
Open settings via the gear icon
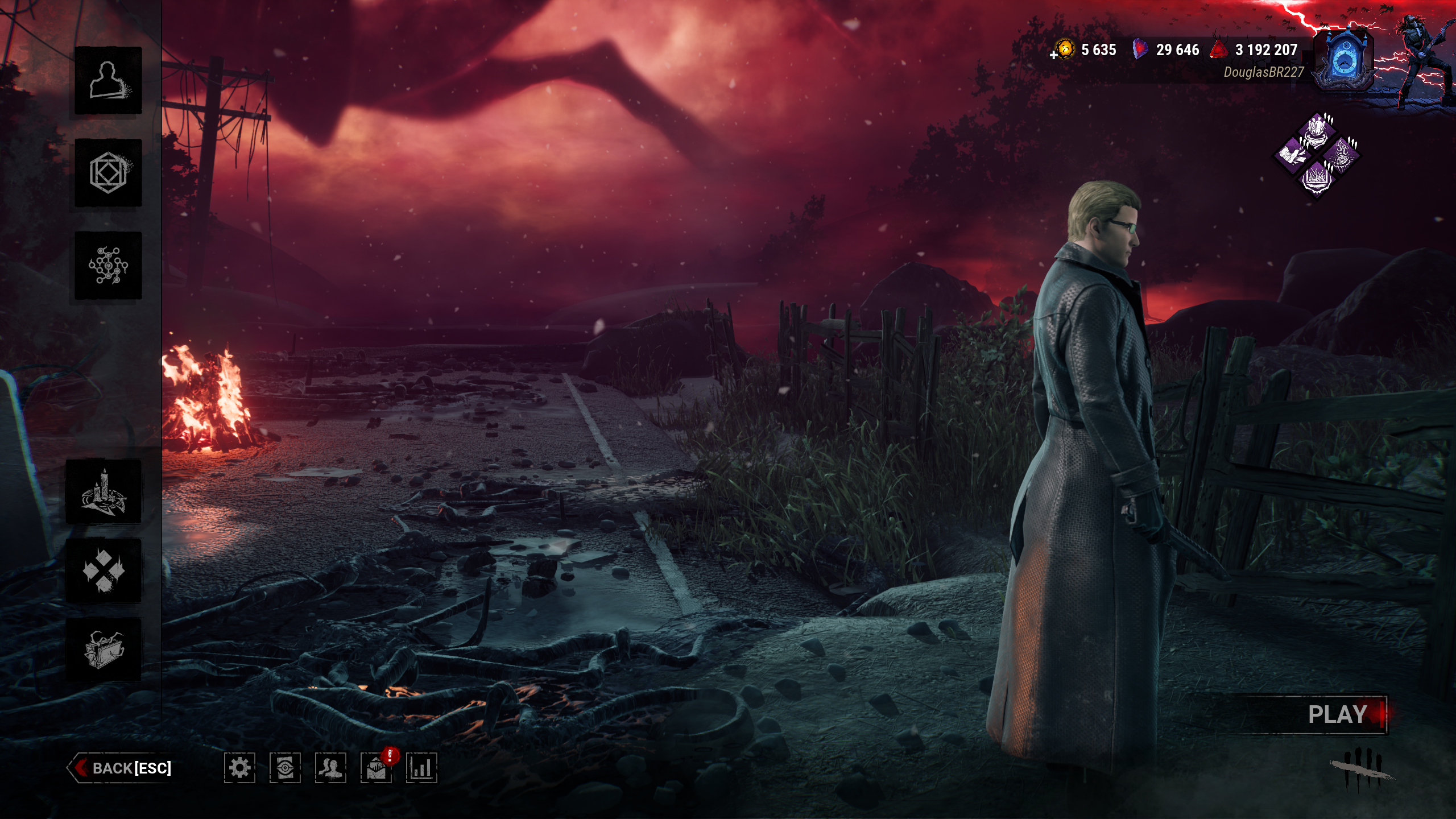click(239, 768)
